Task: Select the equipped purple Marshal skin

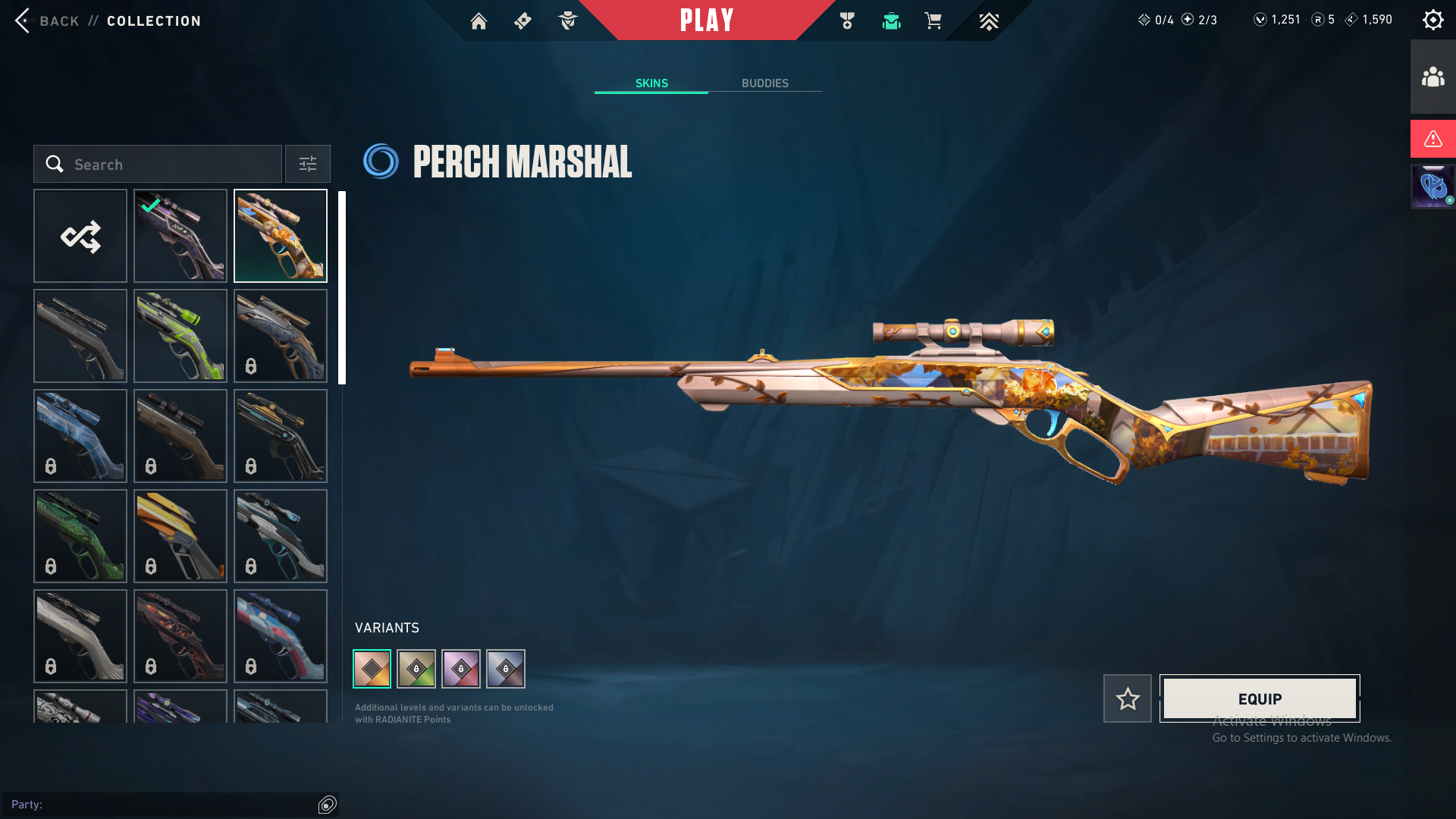Action: 180,236
